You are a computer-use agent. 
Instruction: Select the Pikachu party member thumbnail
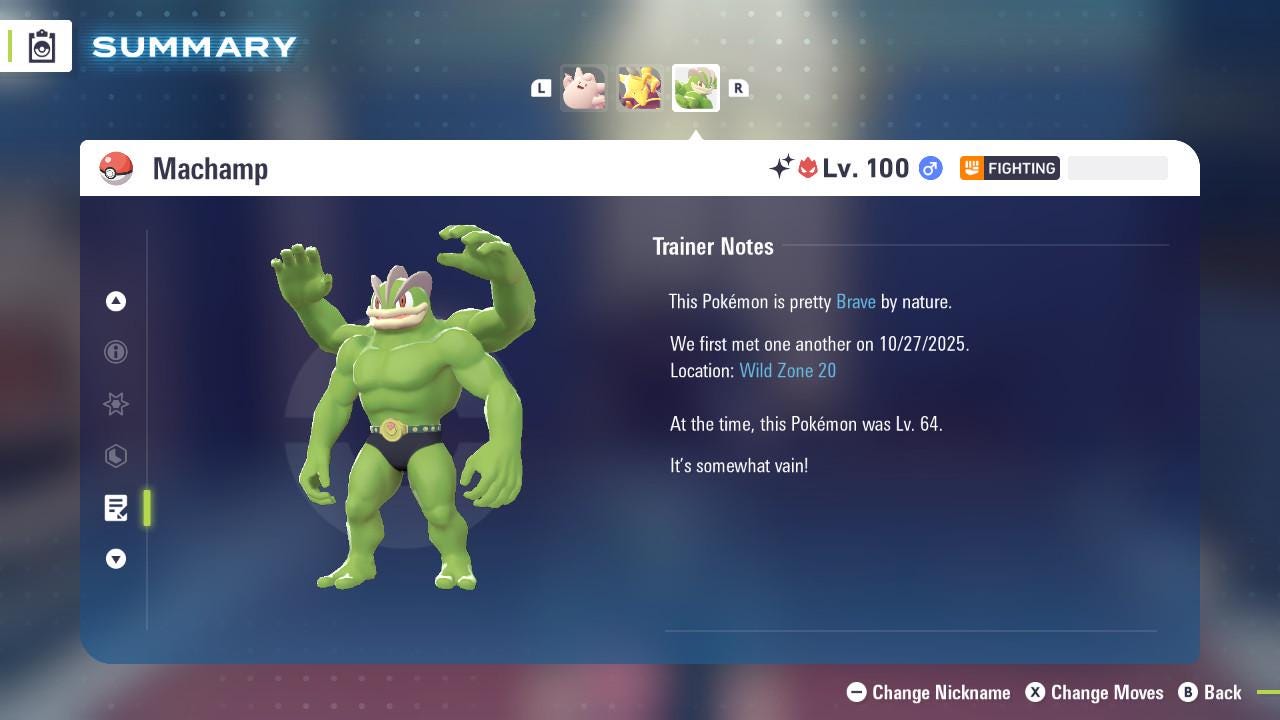(x=641, y=88)
